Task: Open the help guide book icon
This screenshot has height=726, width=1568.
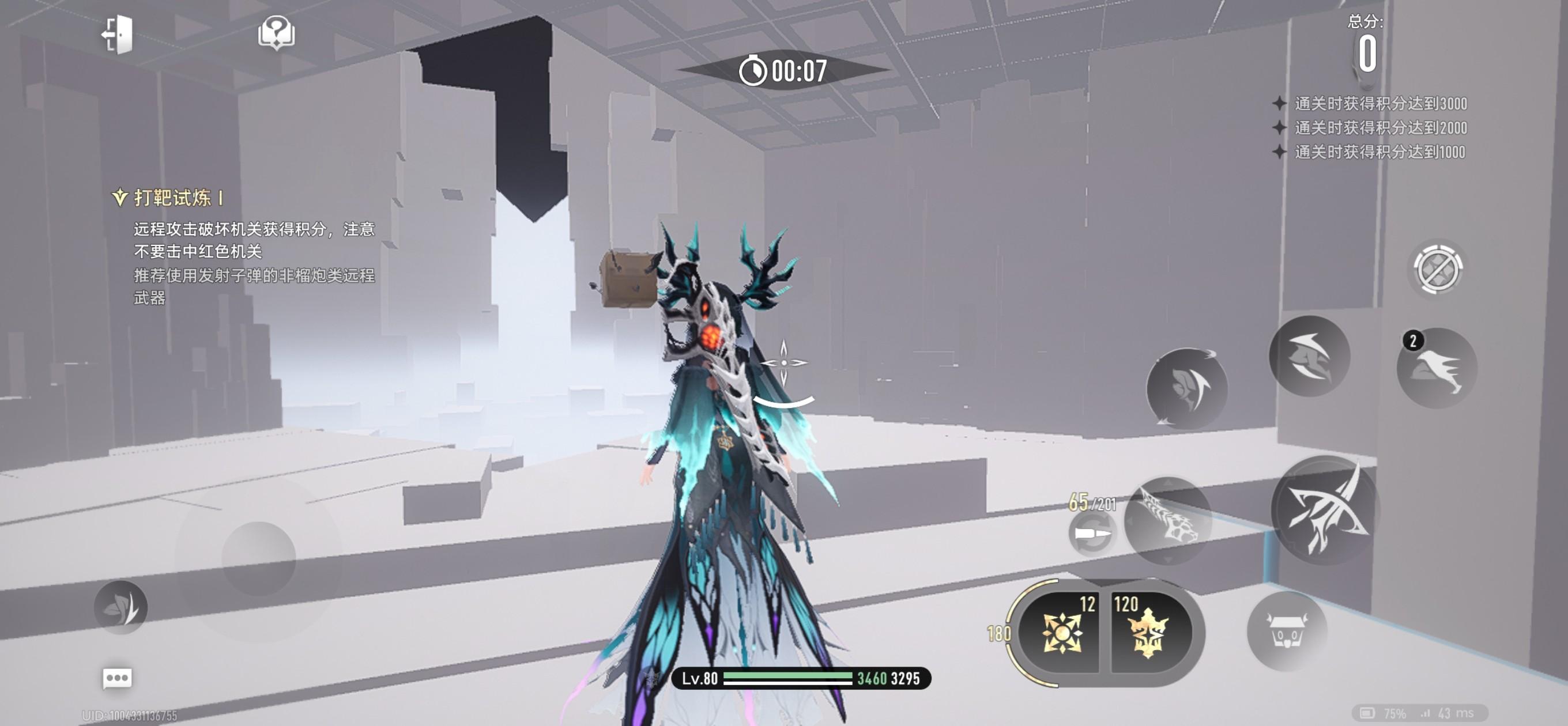Action: (276, 32)
